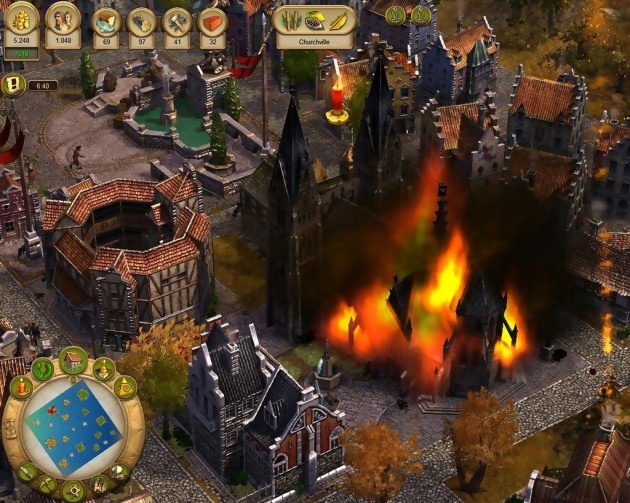
Task: Click the laurel wreath button
Action: pyautogui.click(x=42, y=369)
